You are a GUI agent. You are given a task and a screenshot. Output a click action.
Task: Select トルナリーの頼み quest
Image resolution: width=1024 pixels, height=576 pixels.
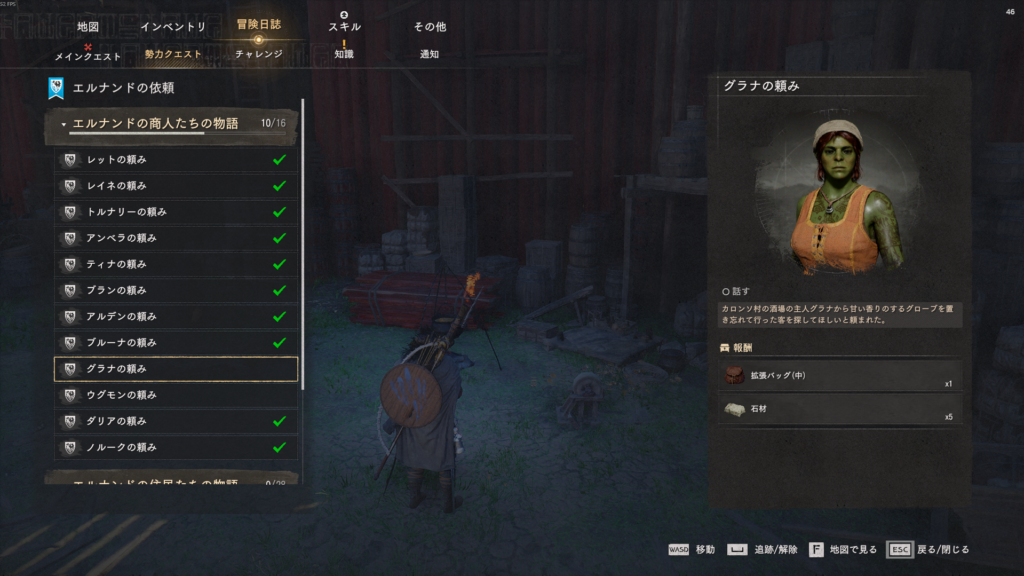pos(175,212)
